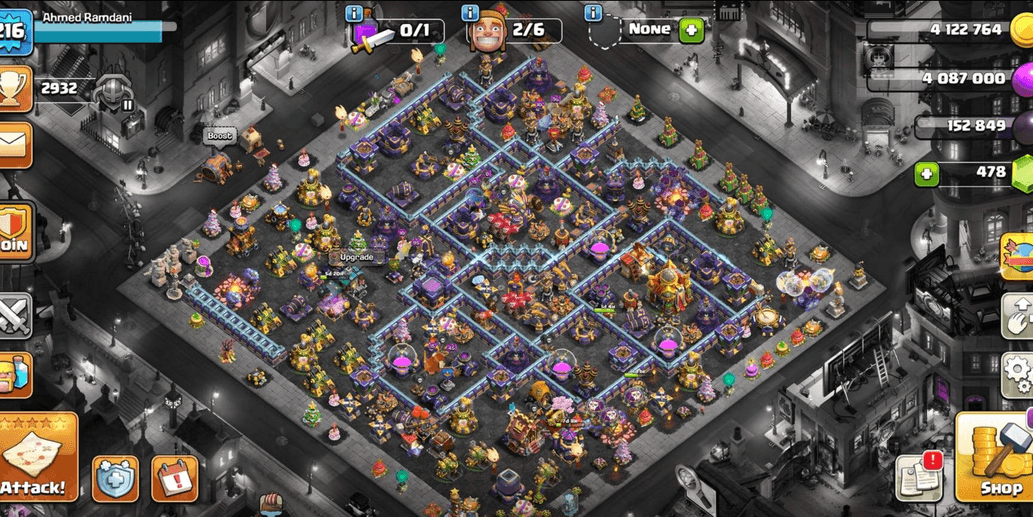Open the news clipboard with red alert

click(919, 477)
